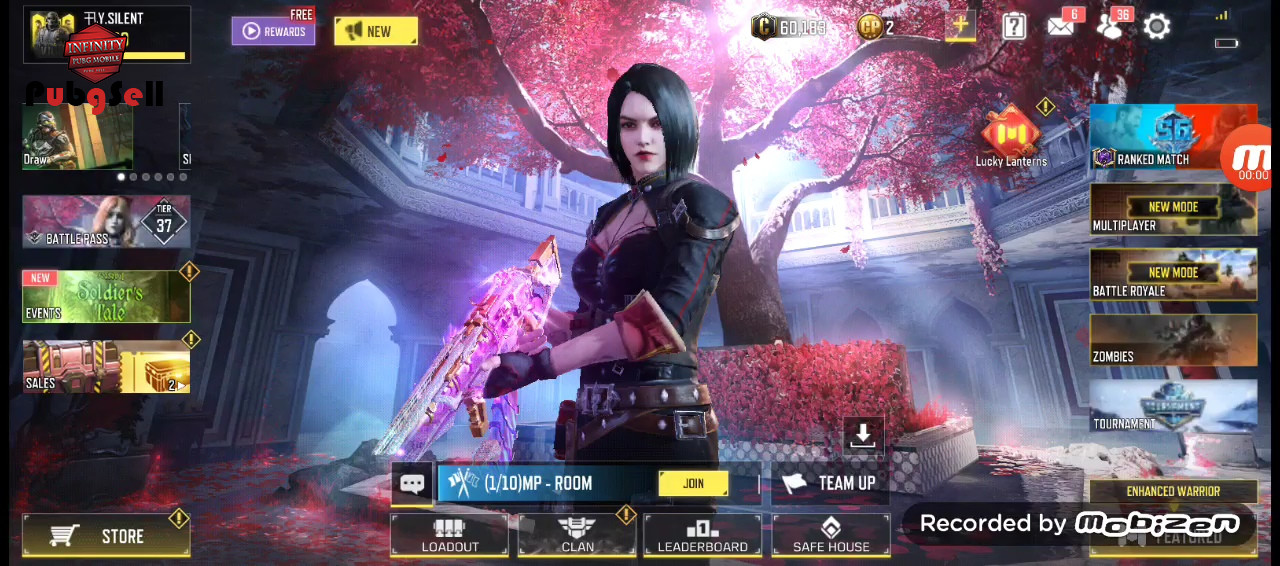Open the settings gear icon
Image resolution: width=1280 pixels, height=566 pixels.
(x=1157, y=27)
